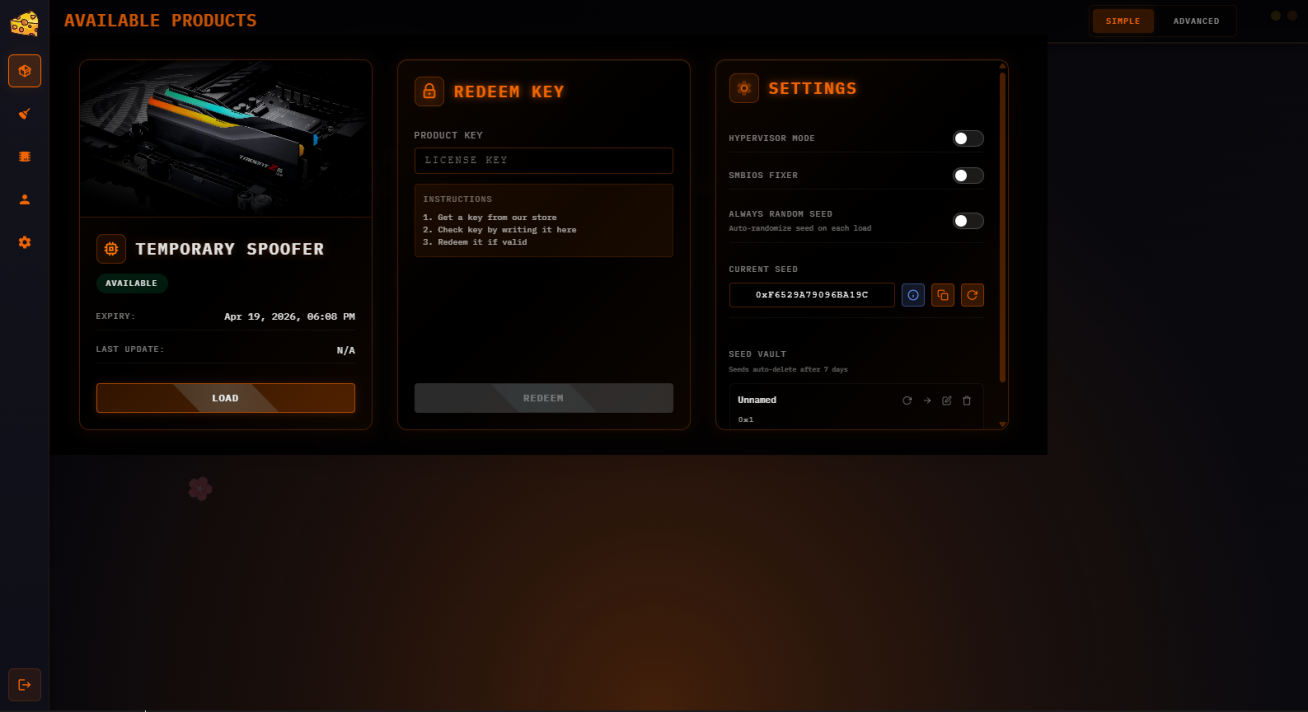Edit the Unnamed seed vault entry
1308x712 pixels.
946,400
